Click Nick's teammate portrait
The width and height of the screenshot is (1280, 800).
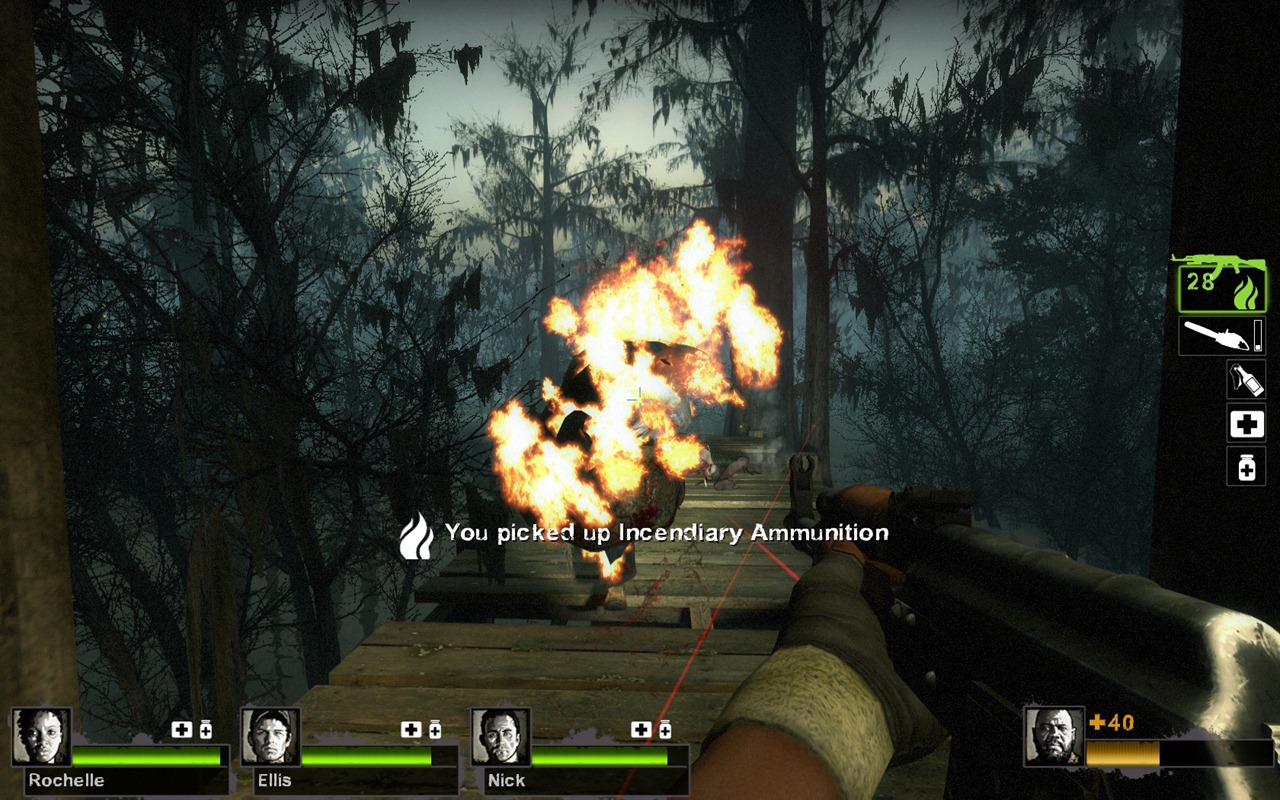pyautogui.click(x=500, y=737)
